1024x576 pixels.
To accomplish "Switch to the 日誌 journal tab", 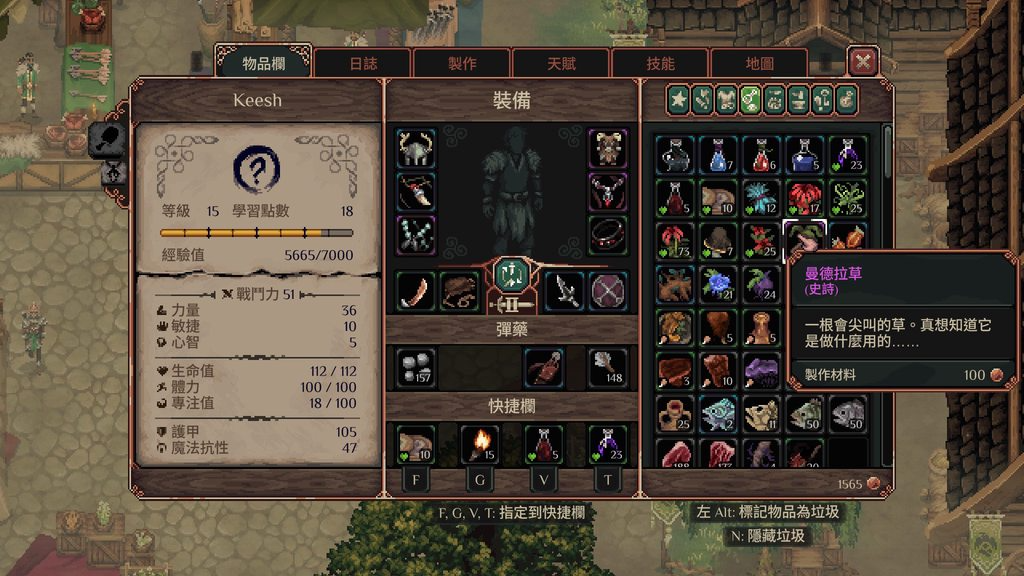I will point(362,63).
